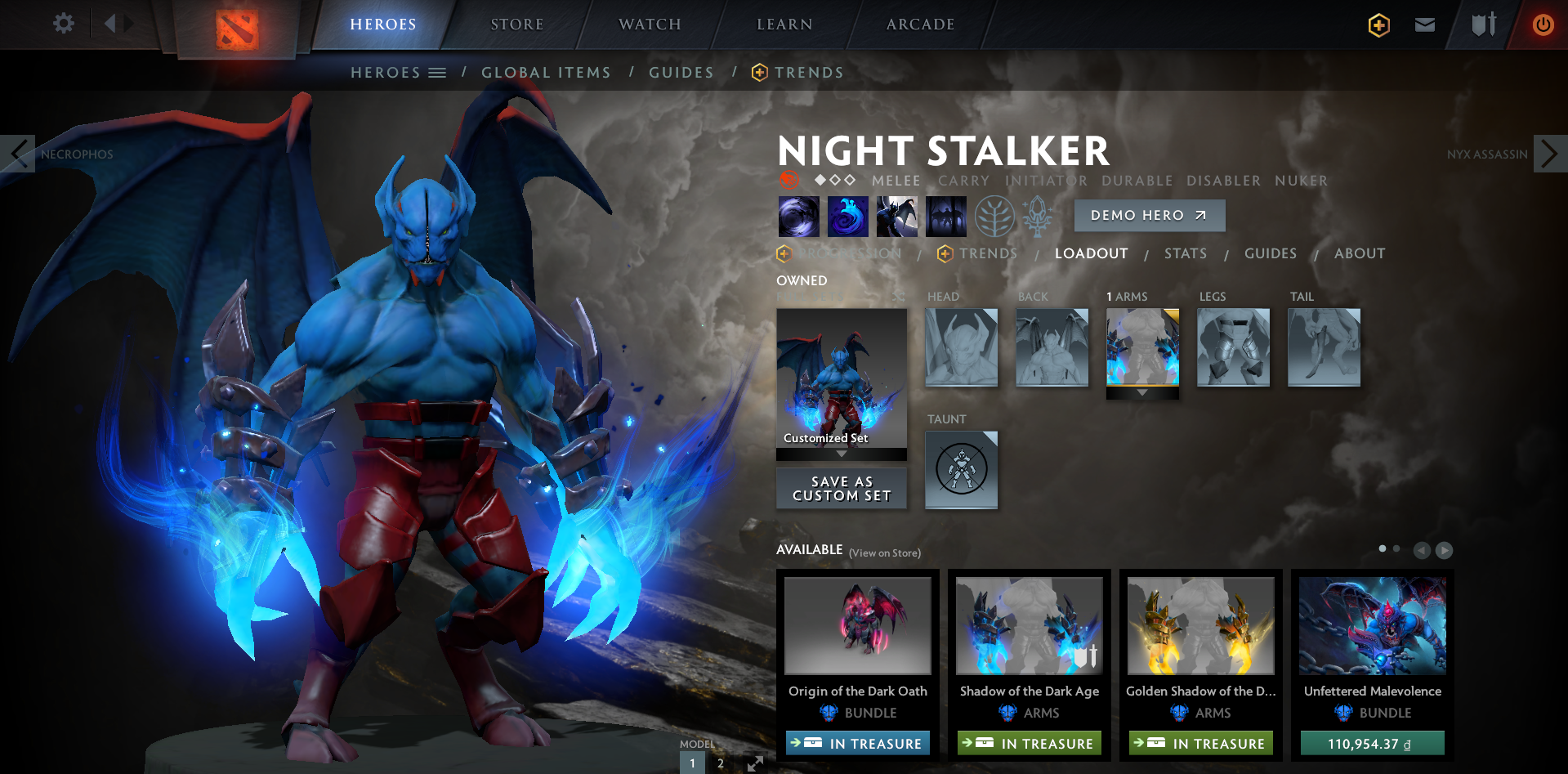Open the ARCADE menu item

[x=919, y=24]
